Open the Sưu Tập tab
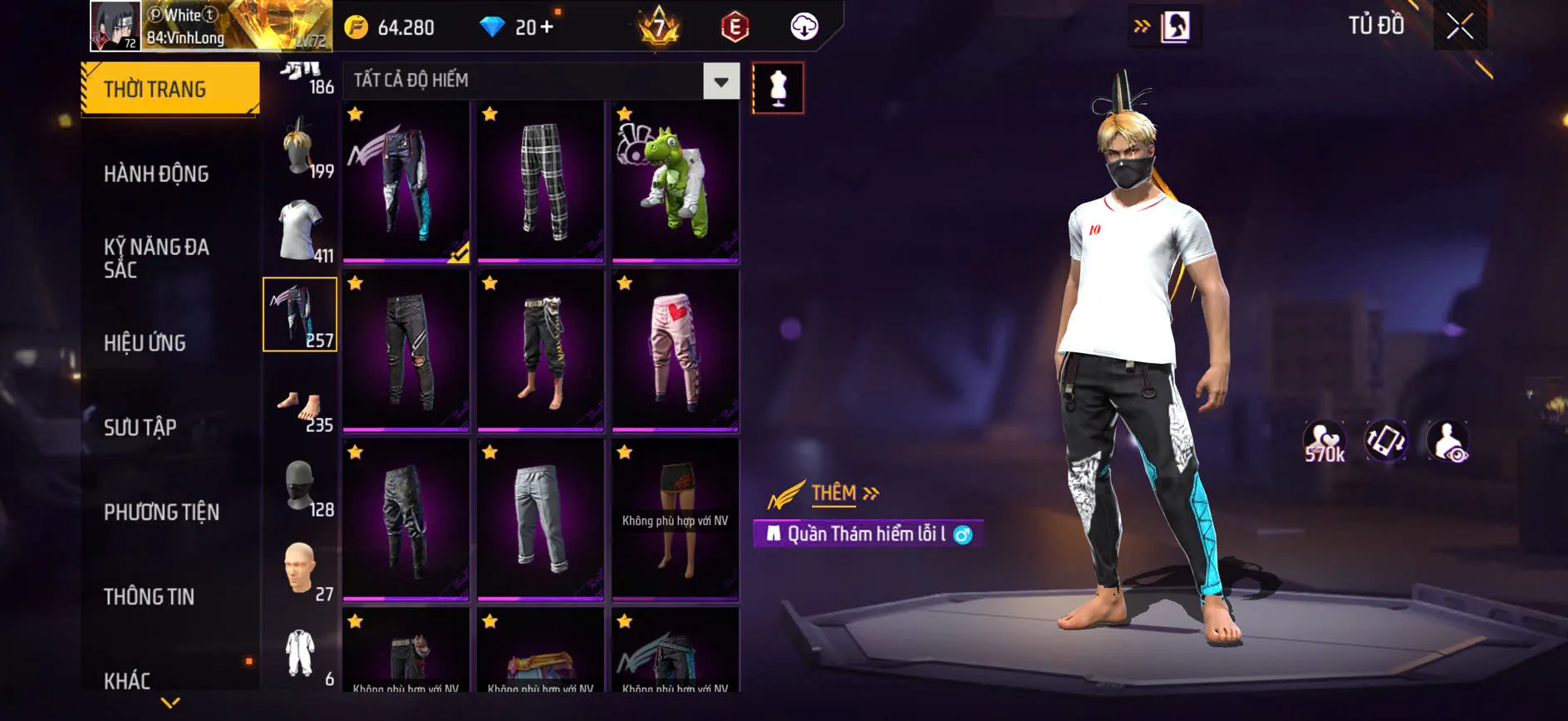The image size is (1568, 721). pos(140,427)
